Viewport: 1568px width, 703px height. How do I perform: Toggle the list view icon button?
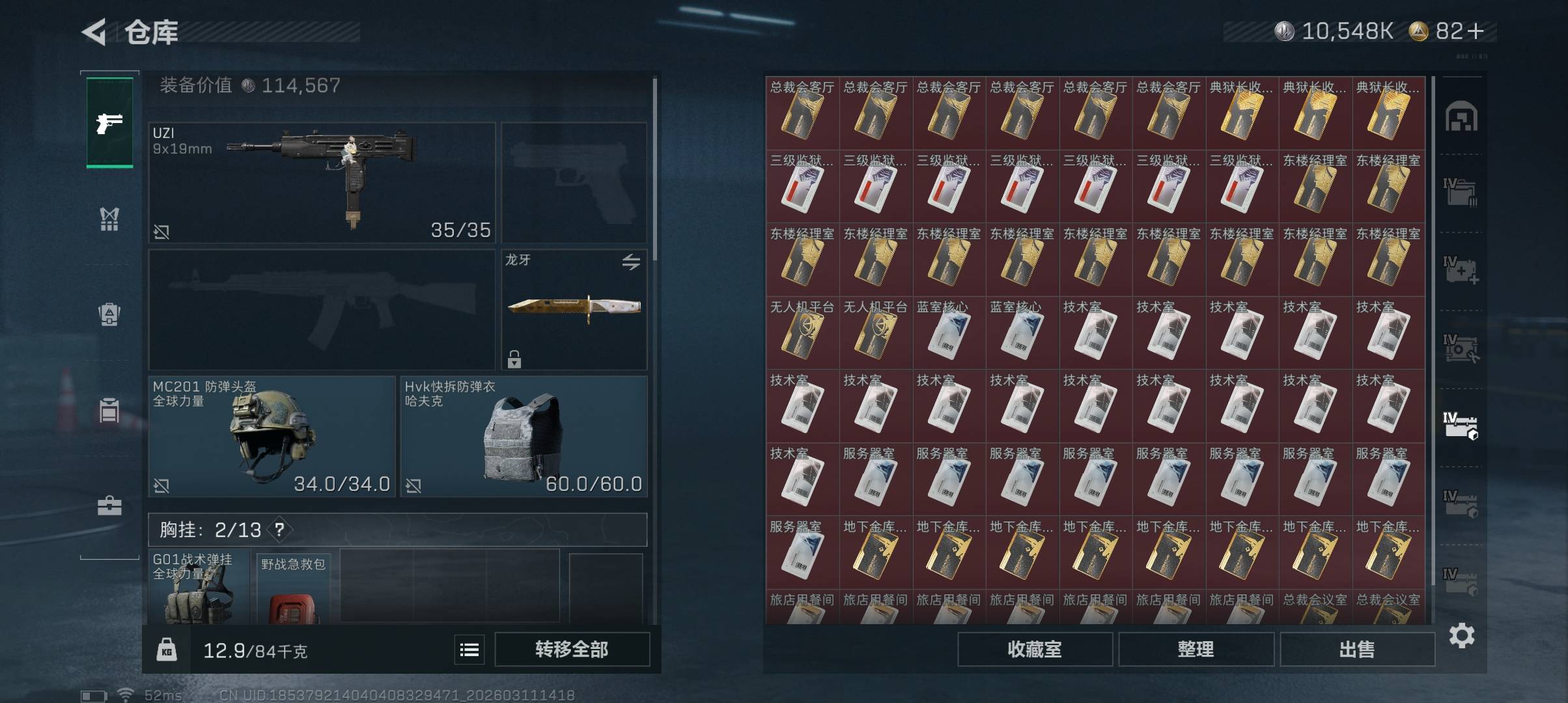pos(469,650)
